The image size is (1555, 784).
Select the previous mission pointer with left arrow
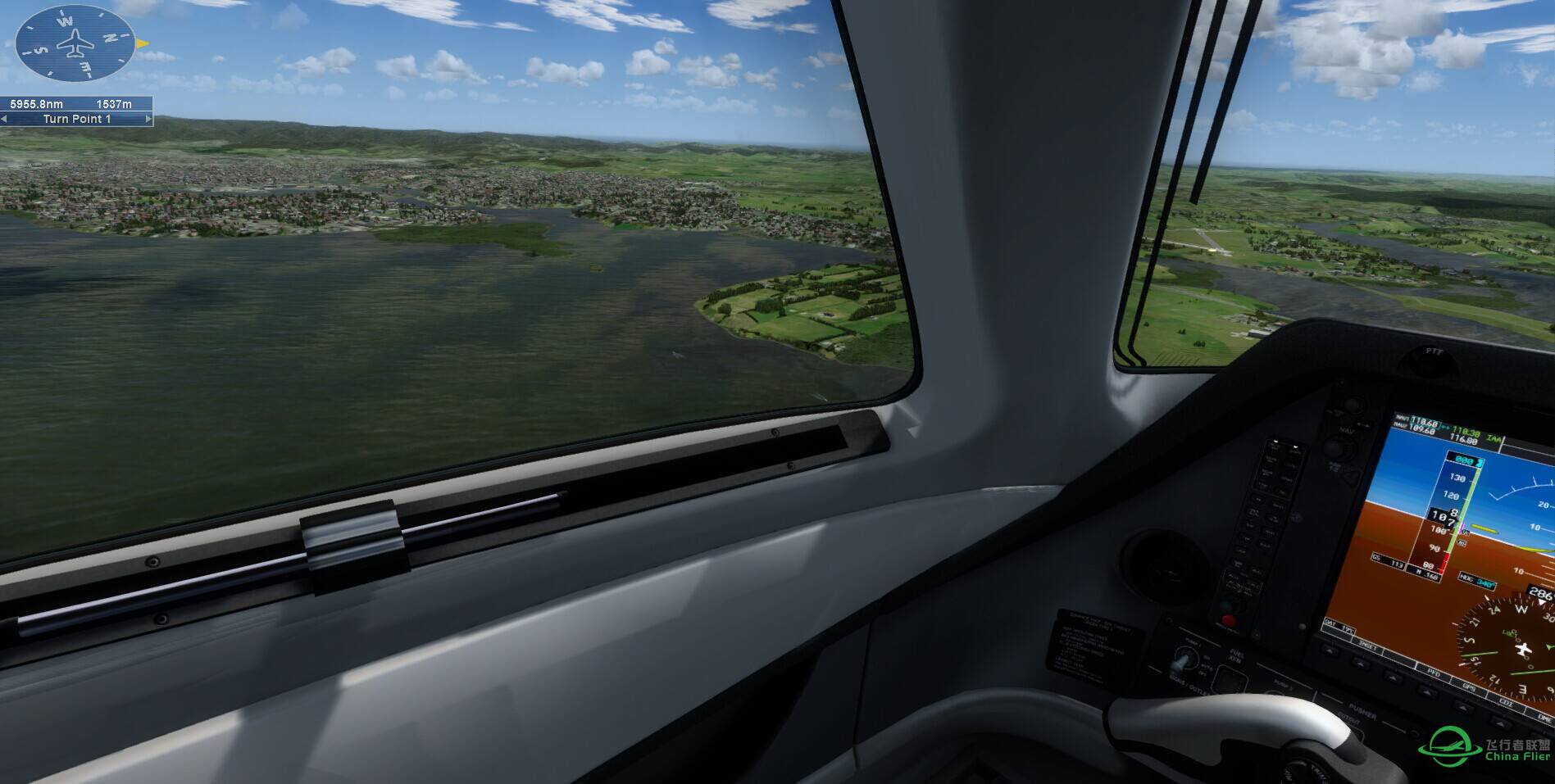[x=5, y=119]
